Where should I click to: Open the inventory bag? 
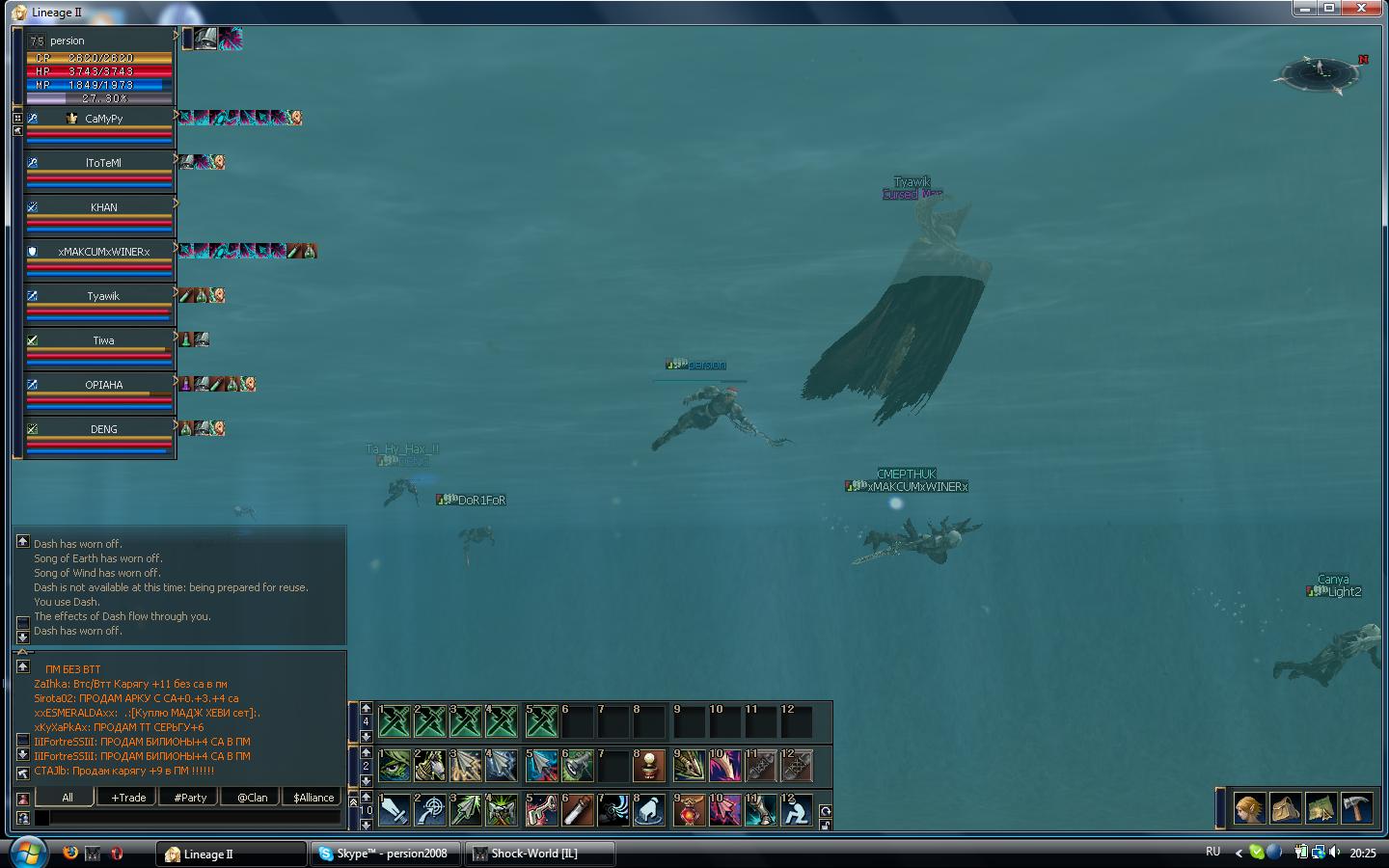1286,808
